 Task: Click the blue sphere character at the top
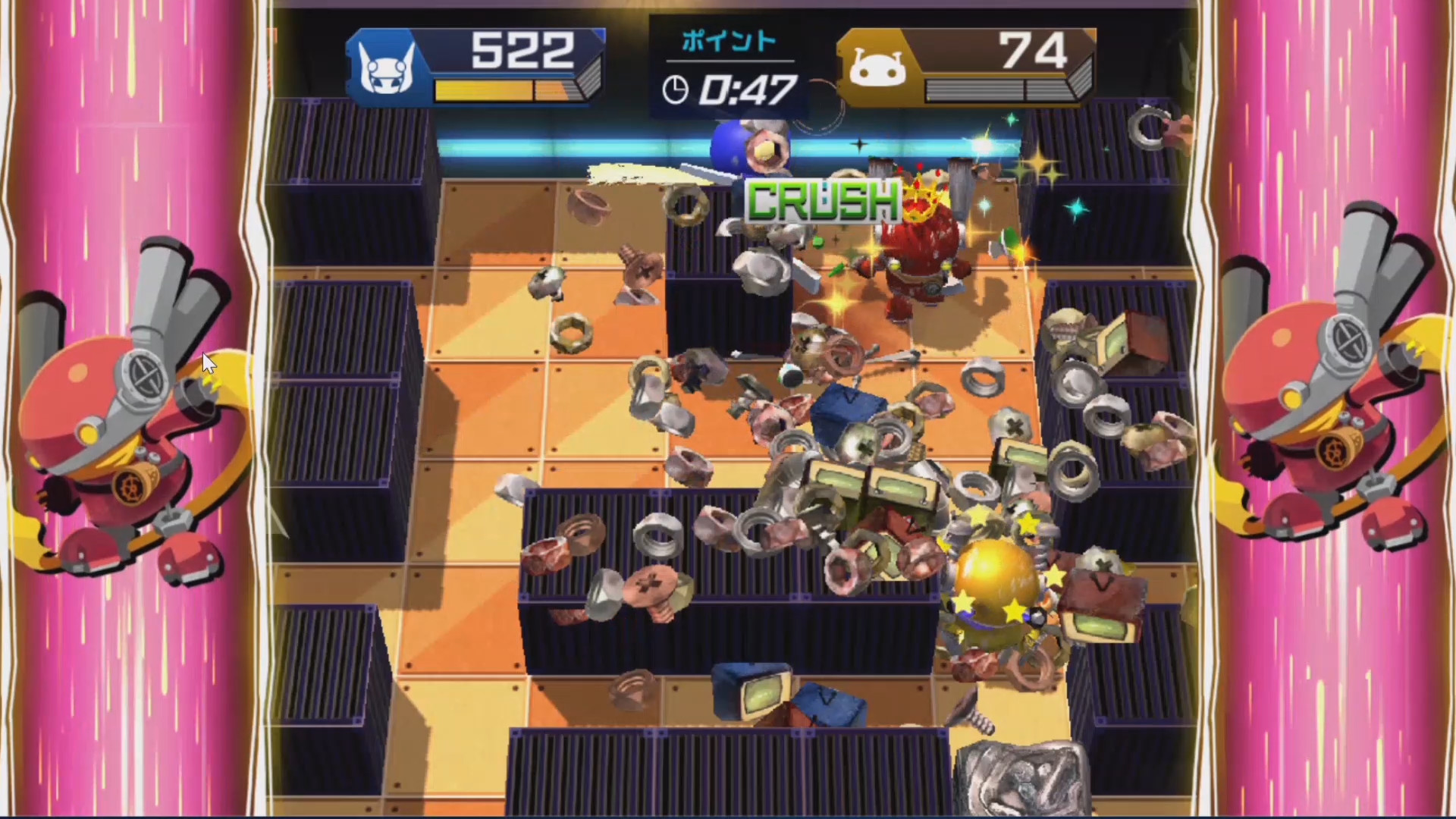coord(728,148)
